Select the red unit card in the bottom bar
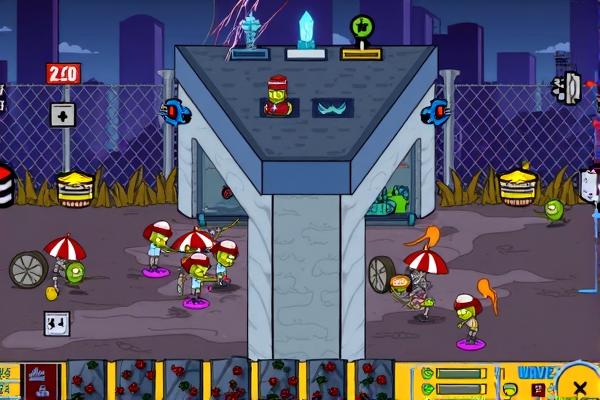 pos(43,381)
